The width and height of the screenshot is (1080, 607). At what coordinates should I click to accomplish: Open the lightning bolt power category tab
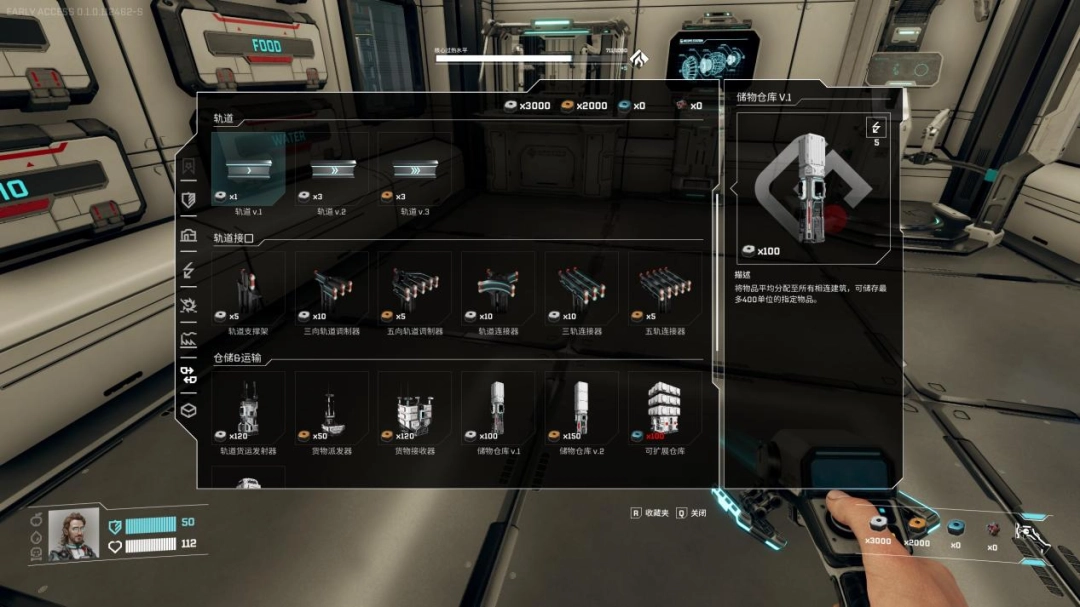click(x=188, y=270)
